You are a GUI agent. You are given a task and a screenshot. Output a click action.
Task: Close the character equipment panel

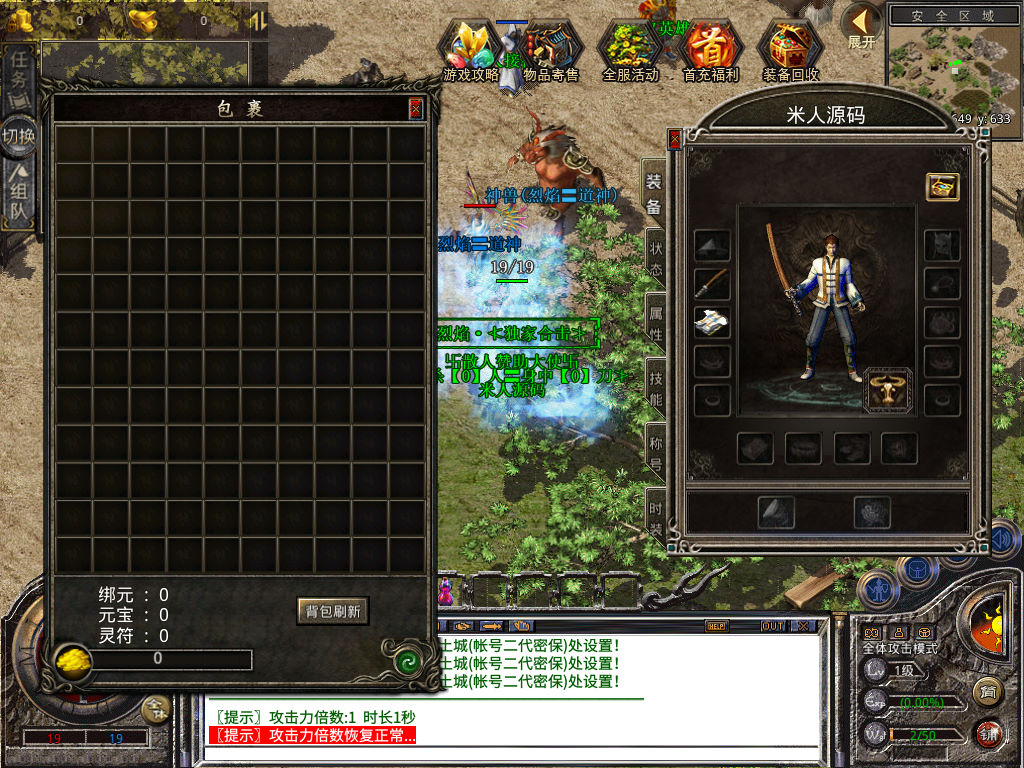[675, 139]
